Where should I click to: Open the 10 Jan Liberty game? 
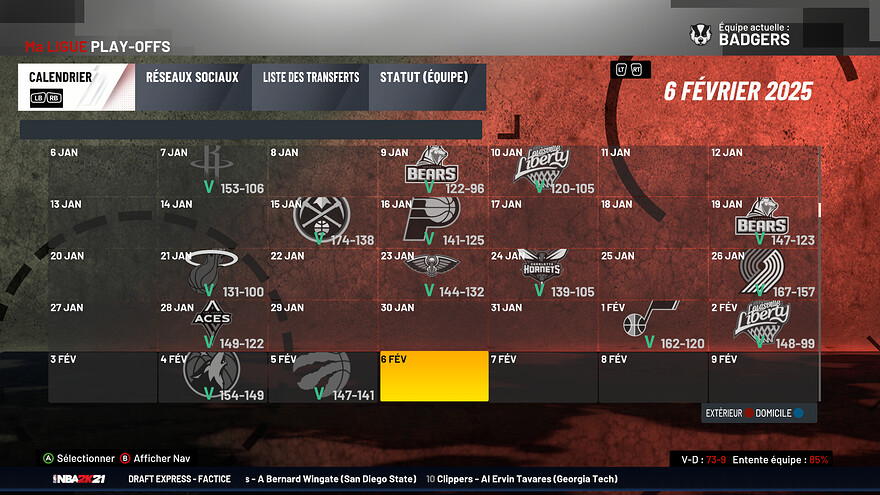[x=543, y=171]
